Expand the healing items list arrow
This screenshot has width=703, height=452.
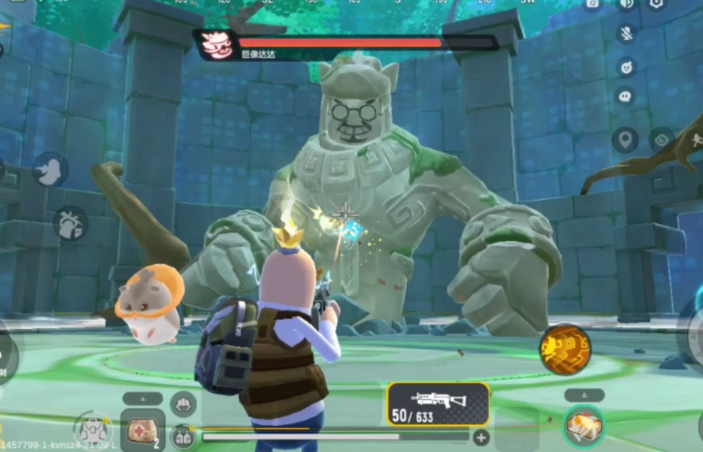coord(142,396)
